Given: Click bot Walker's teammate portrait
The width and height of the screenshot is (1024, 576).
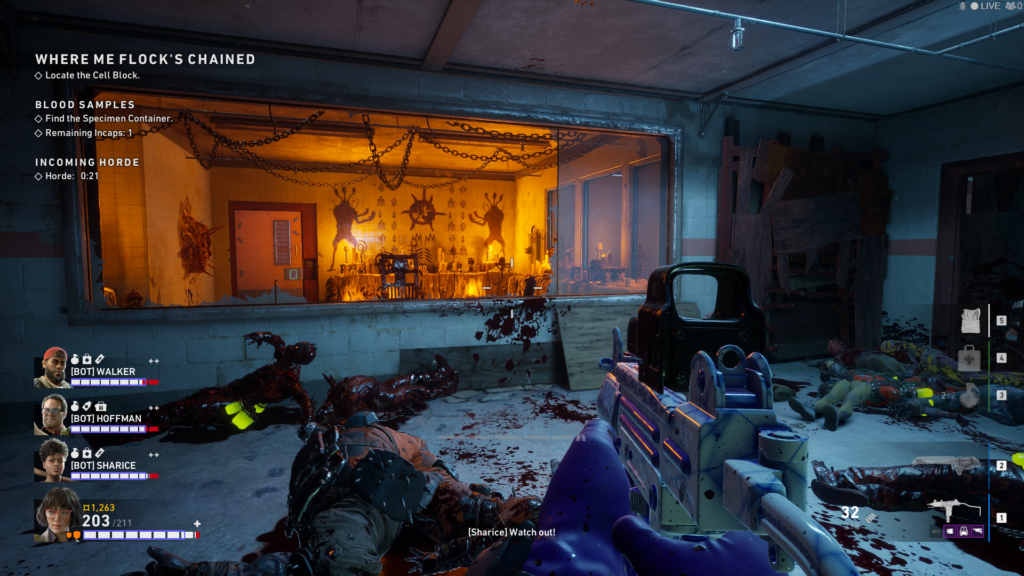Looking at the screenshot, I should (x=53, y=367).
